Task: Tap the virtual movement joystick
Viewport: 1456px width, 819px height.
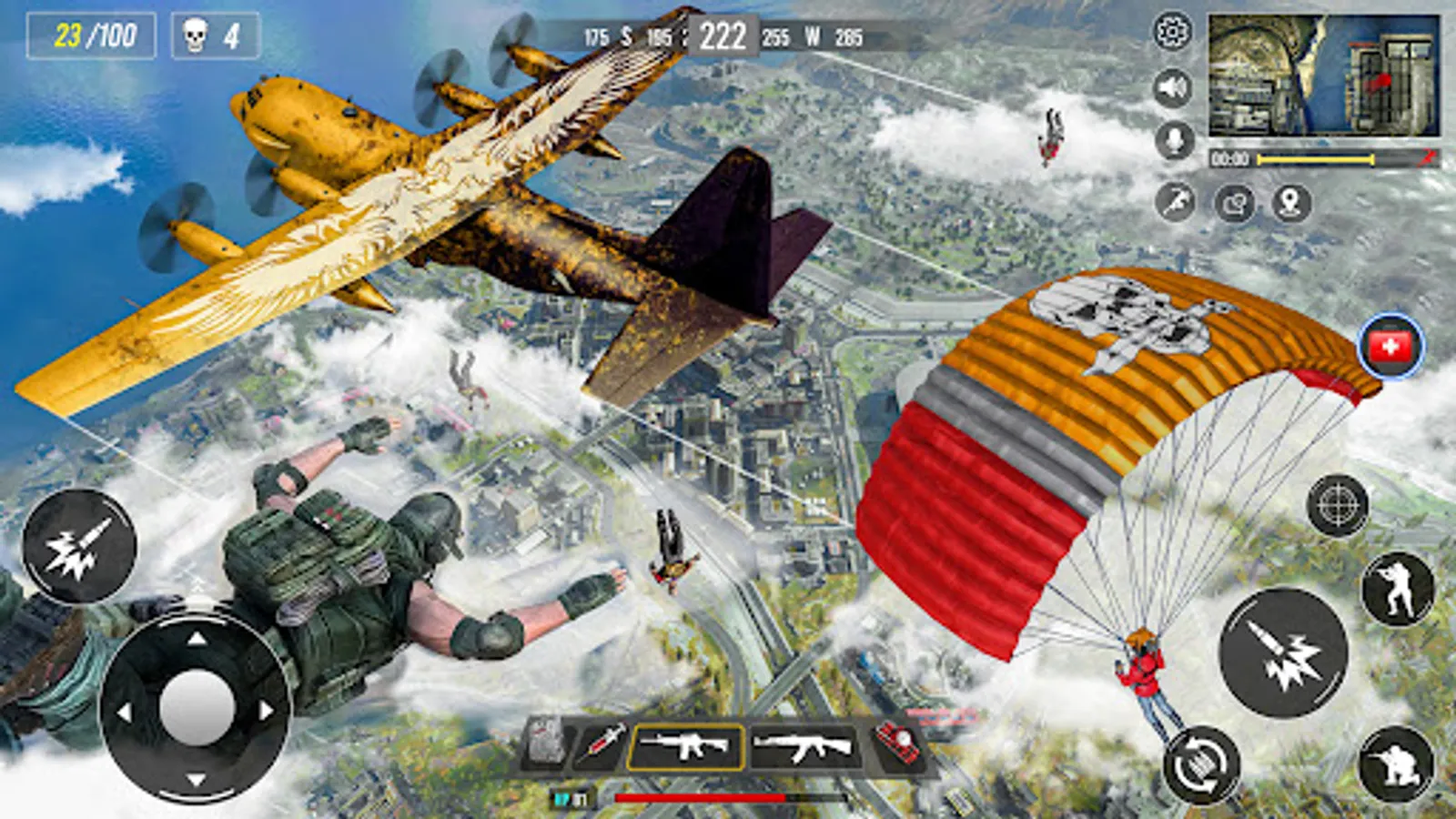Action: (197, 706)
